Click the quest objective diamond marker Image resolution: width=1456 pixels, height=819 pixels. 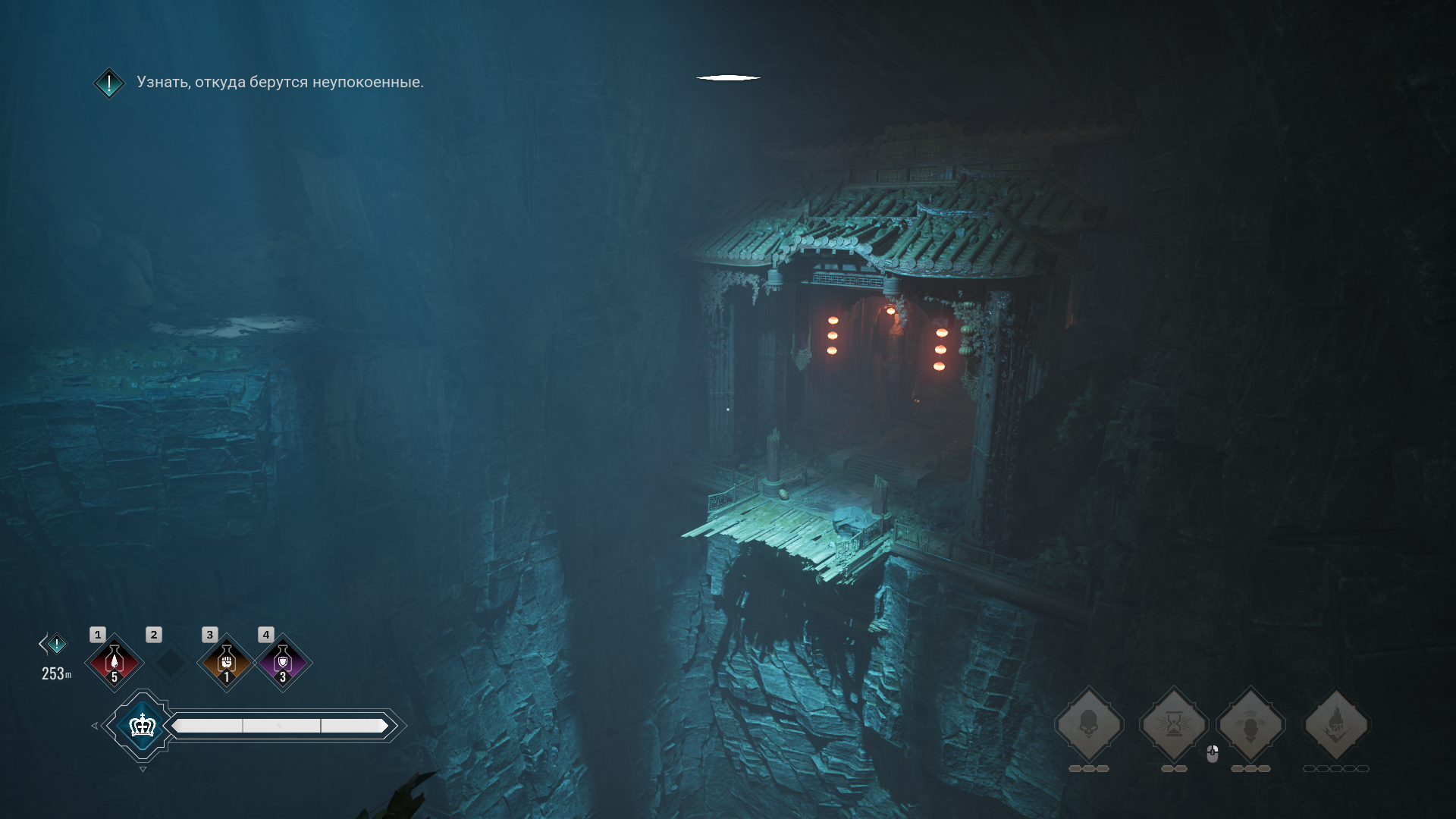(x=109, y=83)
